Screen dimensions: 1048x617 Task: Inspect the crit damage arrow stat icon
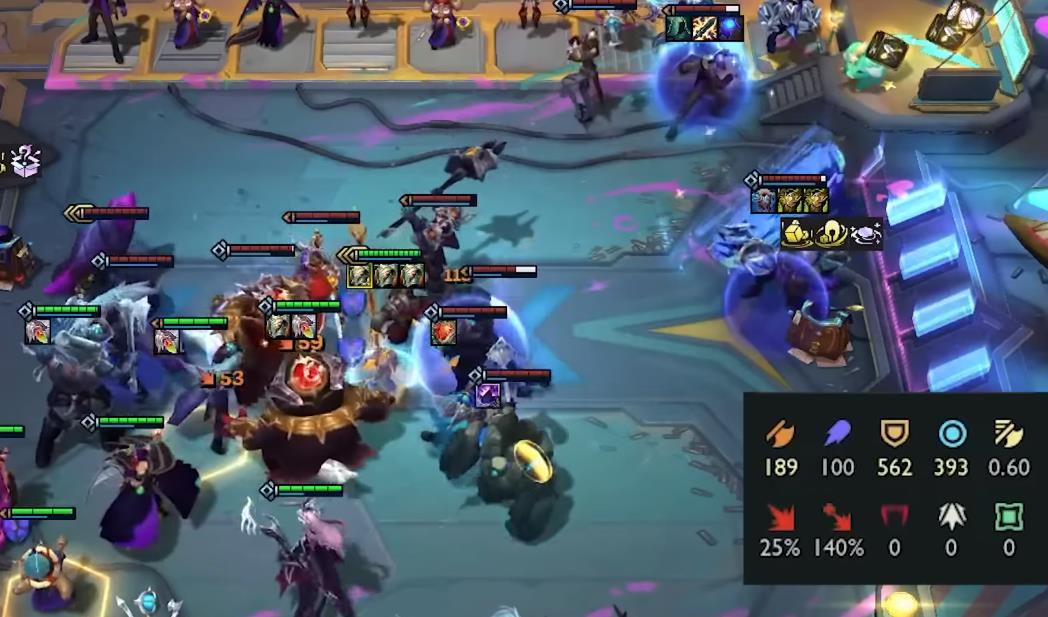tap(836, 517)
